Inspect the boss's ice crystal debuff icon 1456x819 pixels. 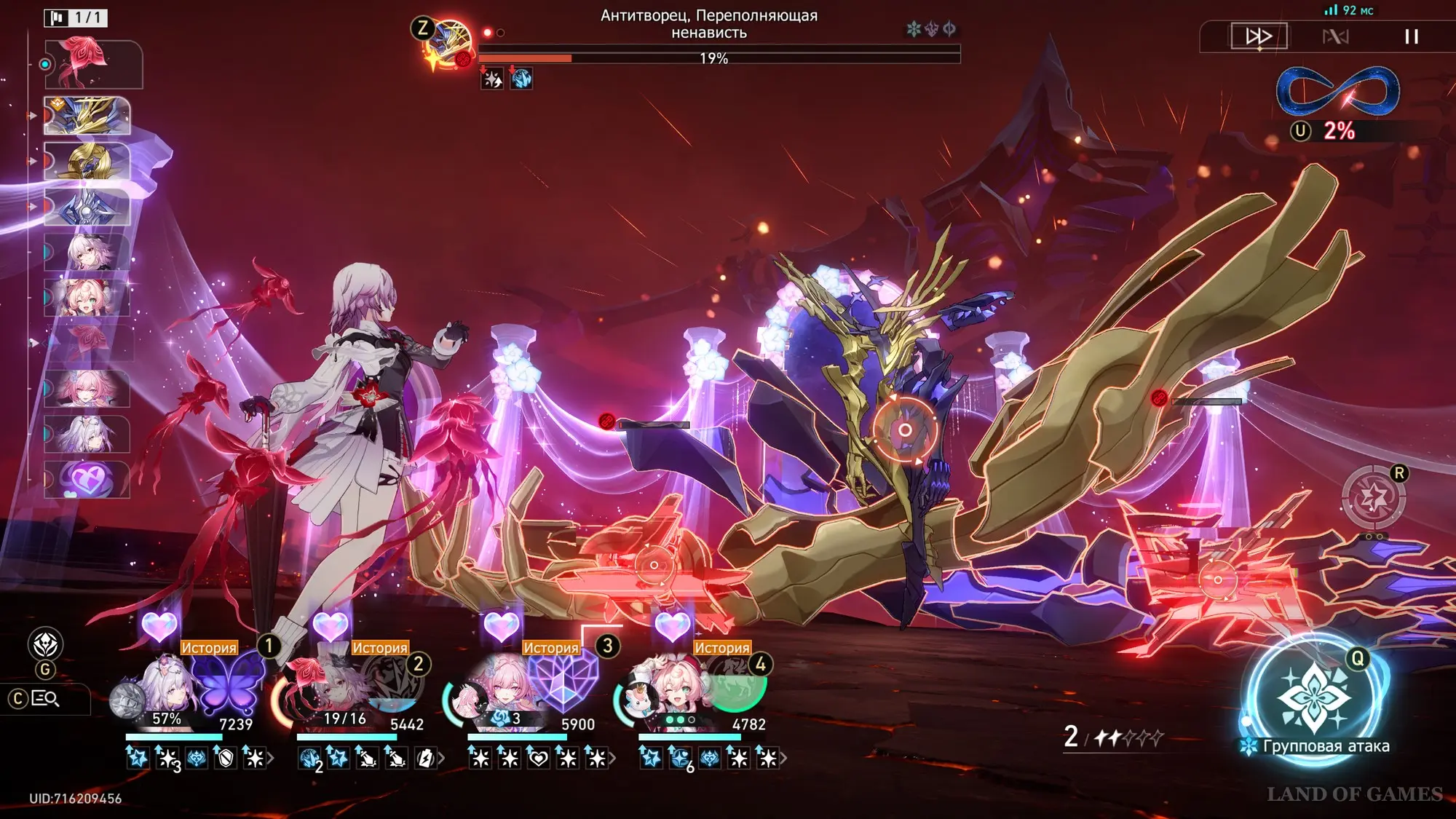(521, 79)
